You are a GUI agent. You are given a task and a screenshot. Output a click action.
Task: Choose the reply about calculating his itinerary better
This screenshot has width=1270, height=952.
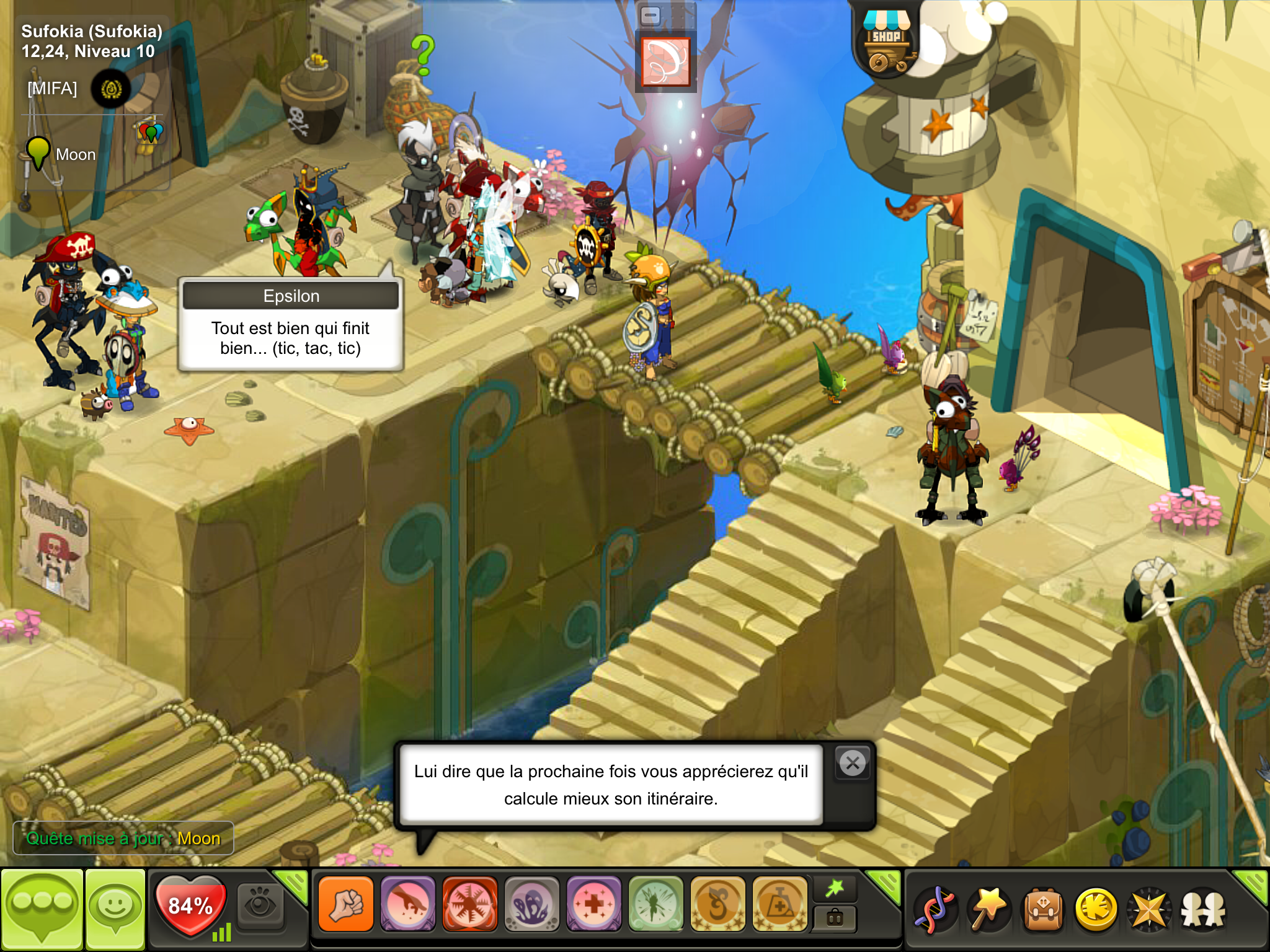[x=611, y=785]
